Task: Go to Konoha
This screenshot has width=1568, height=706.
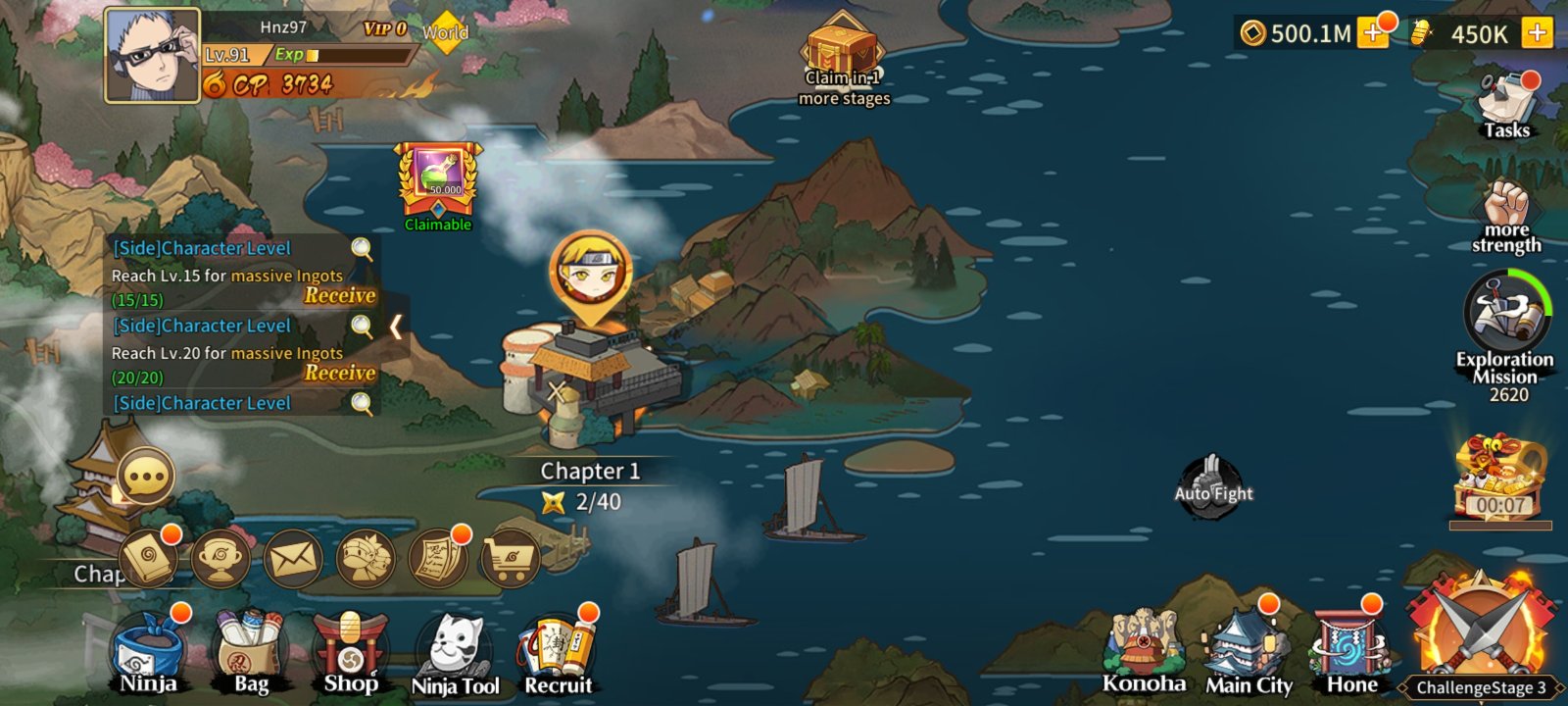Action: point(1144,653)
